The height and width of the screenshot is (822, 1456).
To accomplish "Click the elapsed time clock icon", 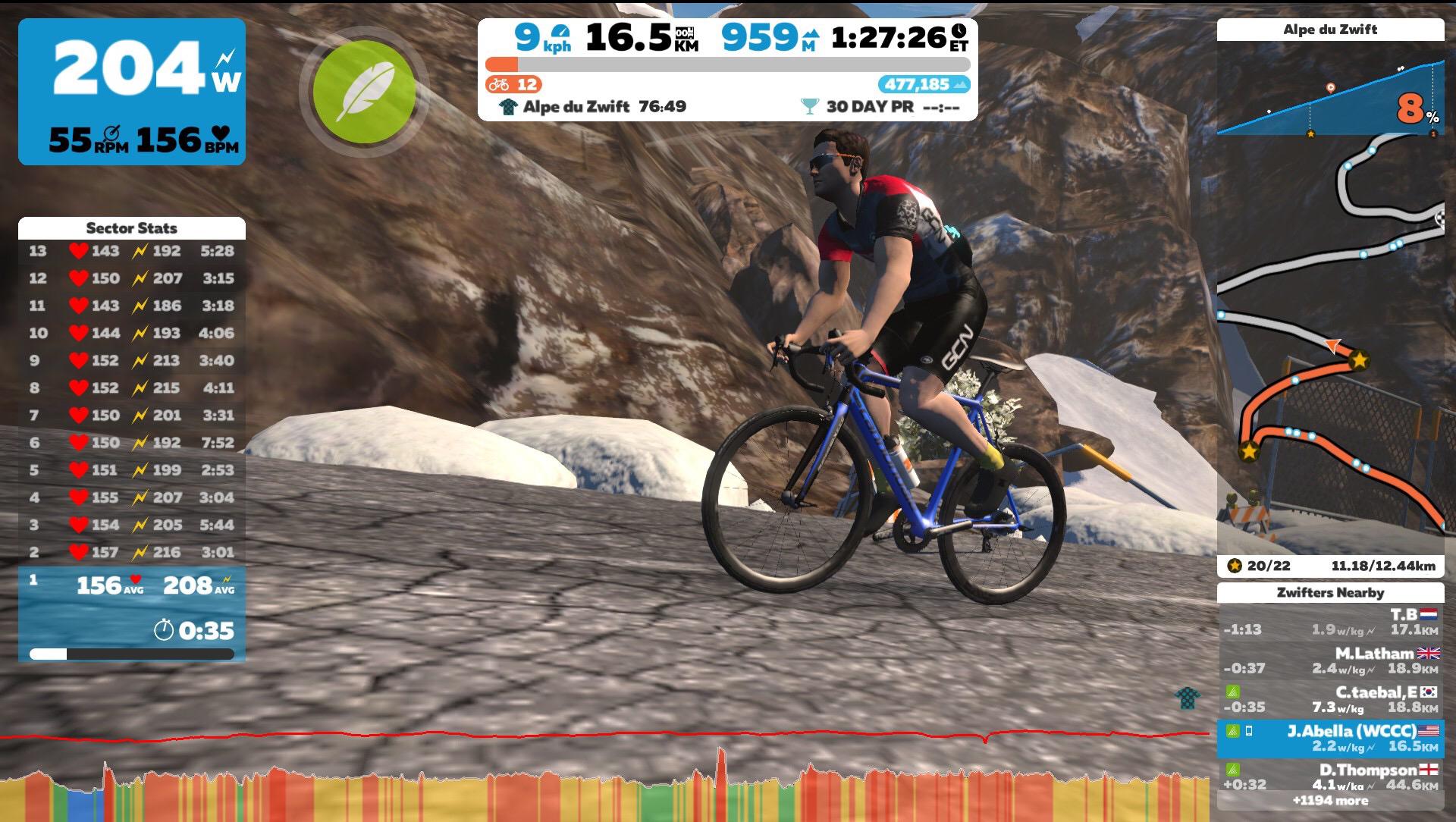I will [959, 33].
